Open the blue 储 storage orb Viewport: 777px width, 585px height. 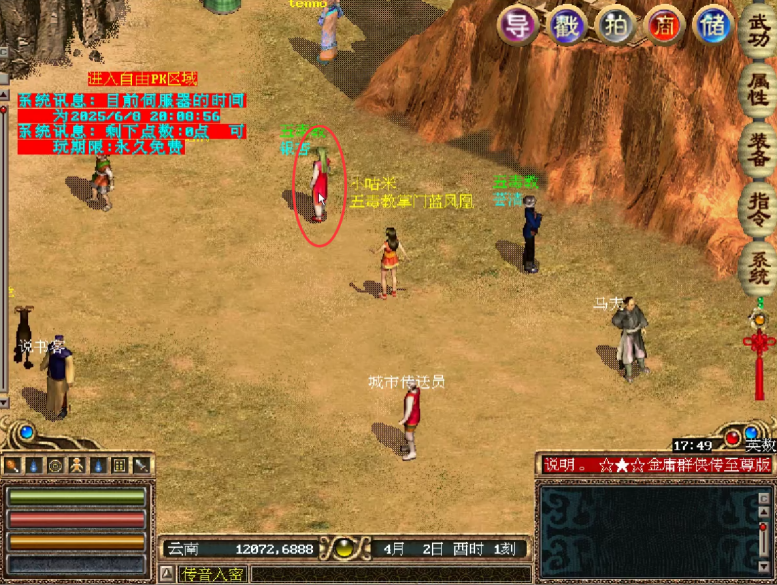point(713,25)
